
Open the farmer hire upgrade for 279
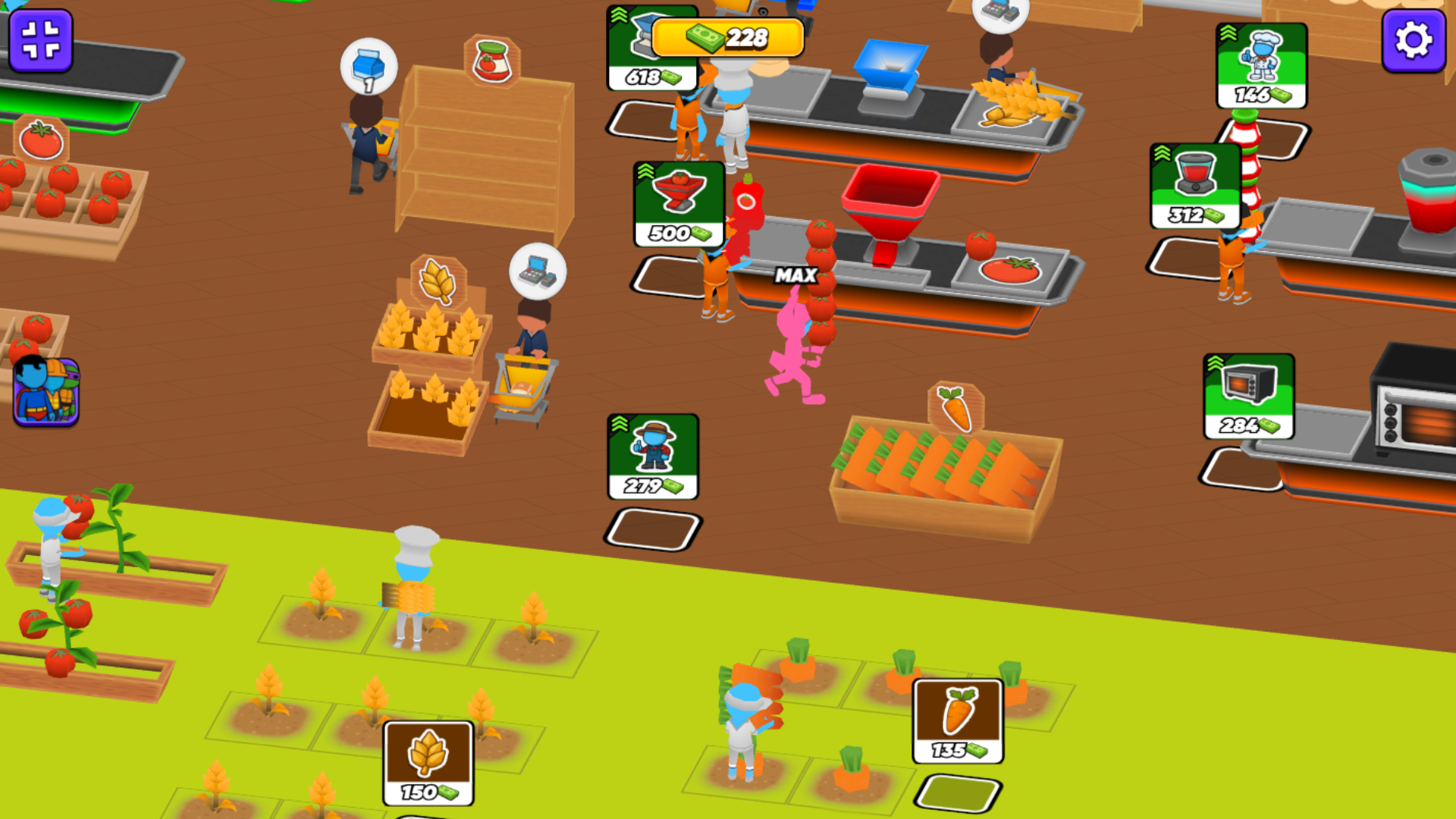(652, 455)
